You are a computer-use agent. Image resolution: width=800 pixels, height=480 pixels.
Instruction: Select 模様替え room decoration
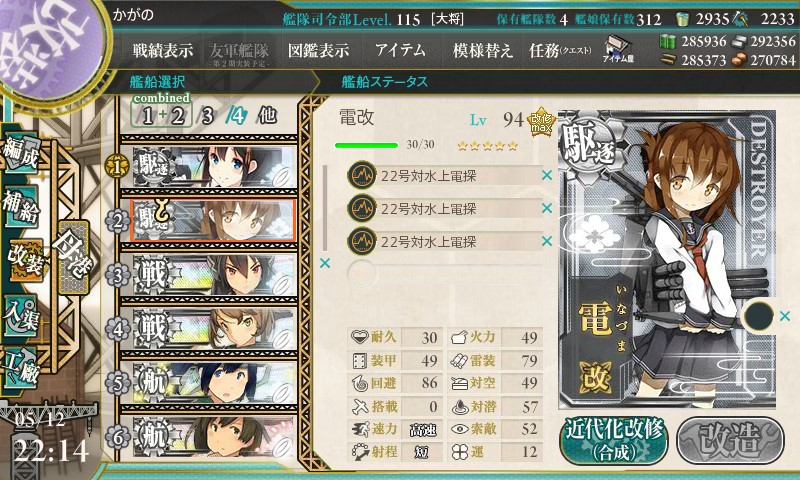(x=482, y=50)
